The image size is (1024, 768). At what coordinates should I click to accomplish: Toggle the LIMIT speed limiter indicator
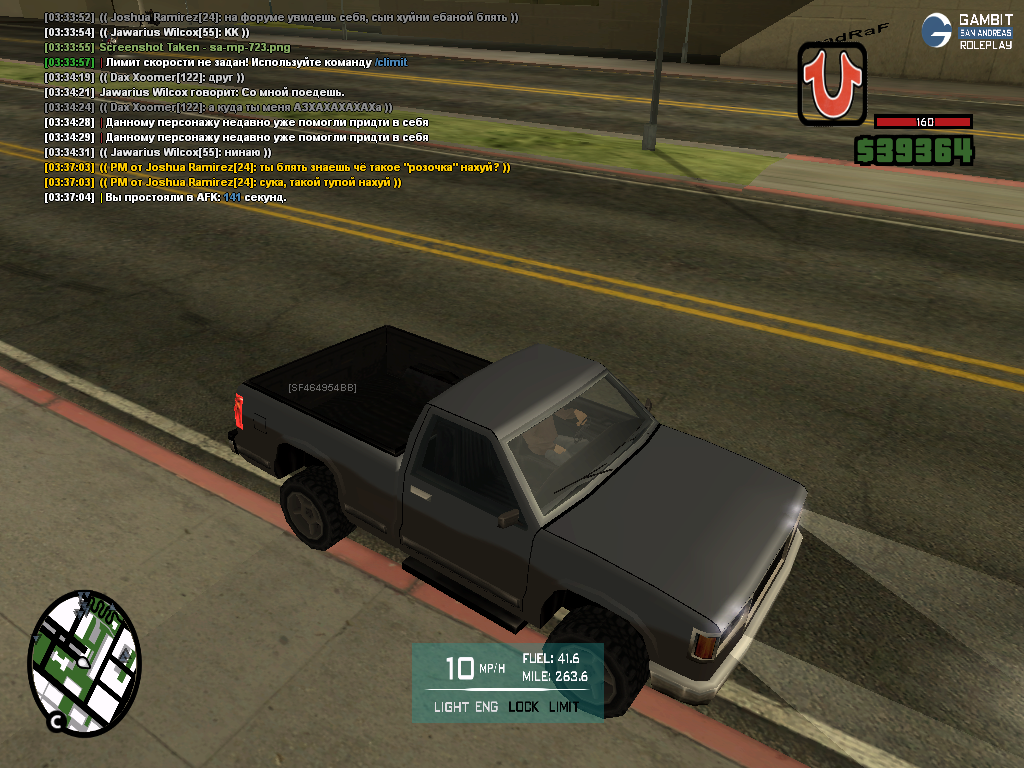[563, 707]
